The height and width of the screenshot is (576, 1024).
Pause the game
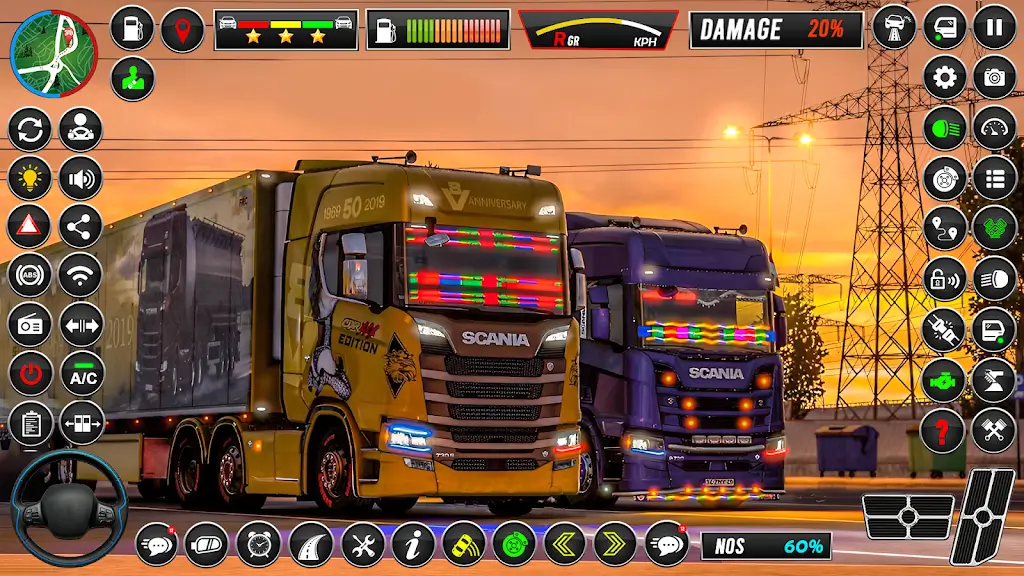click(994, 27)
